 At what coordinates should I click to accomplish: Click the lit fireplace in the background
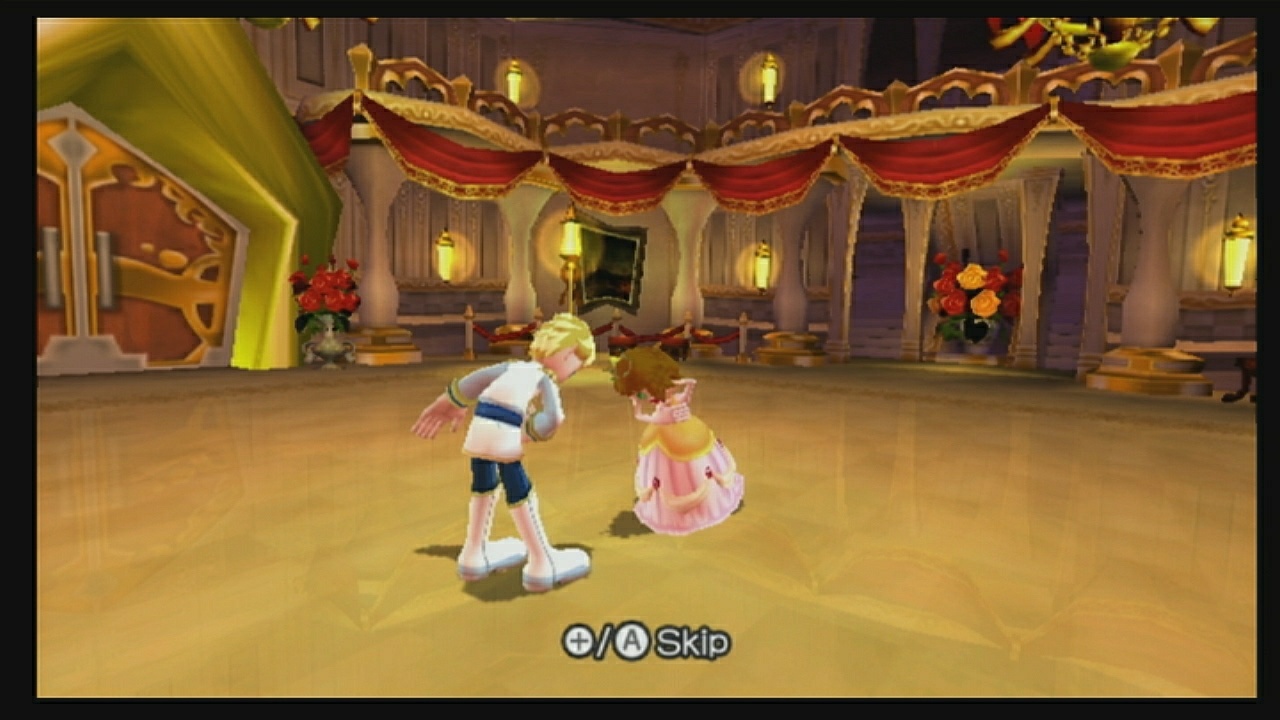coord(611,265)
